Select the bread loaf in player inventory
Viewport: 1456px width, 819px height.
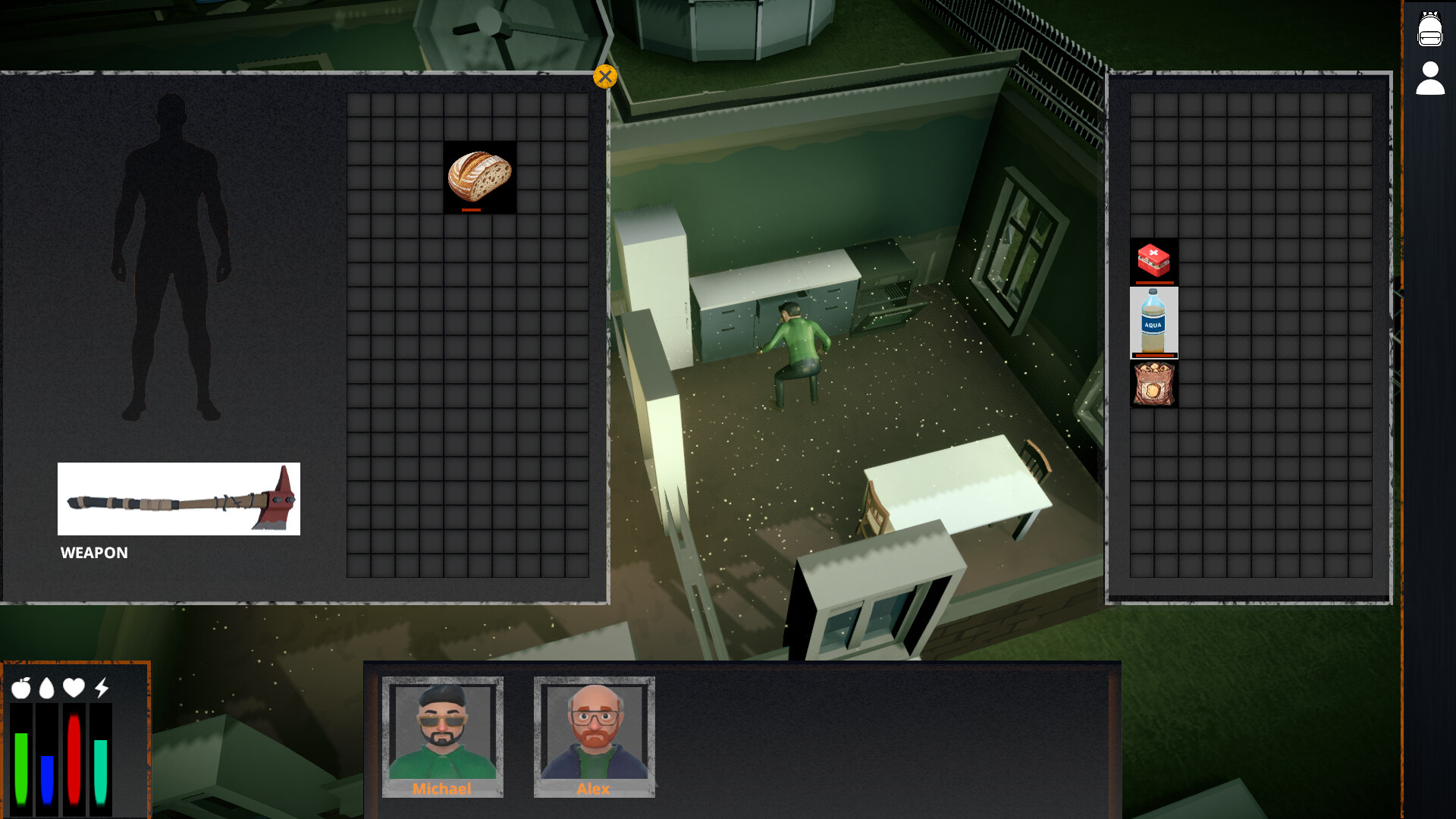coord(477,177)
